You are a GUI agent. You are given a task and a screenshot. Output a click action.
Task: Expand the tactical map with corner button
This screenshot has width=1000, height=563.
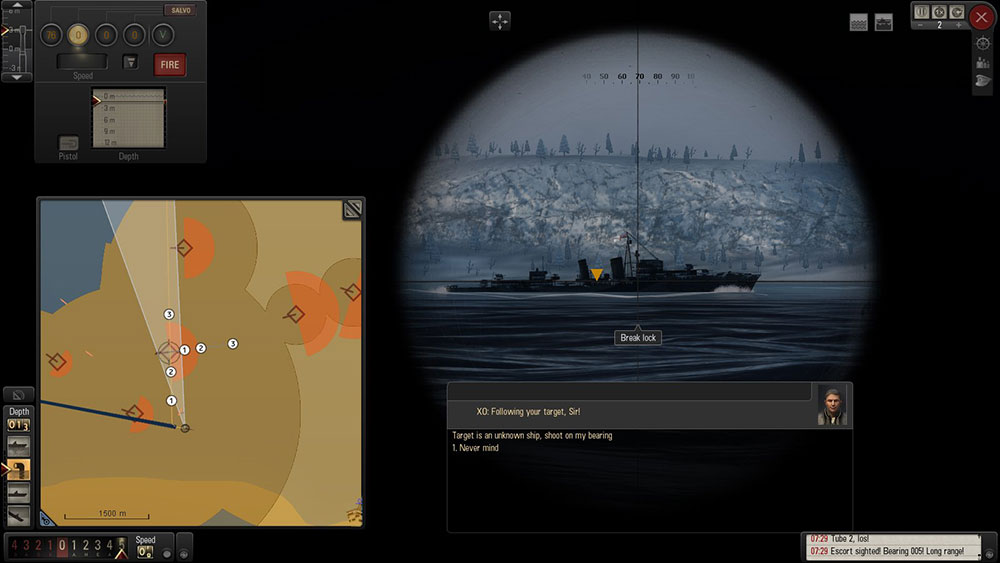pyautogui.click(x=352, y=209)
